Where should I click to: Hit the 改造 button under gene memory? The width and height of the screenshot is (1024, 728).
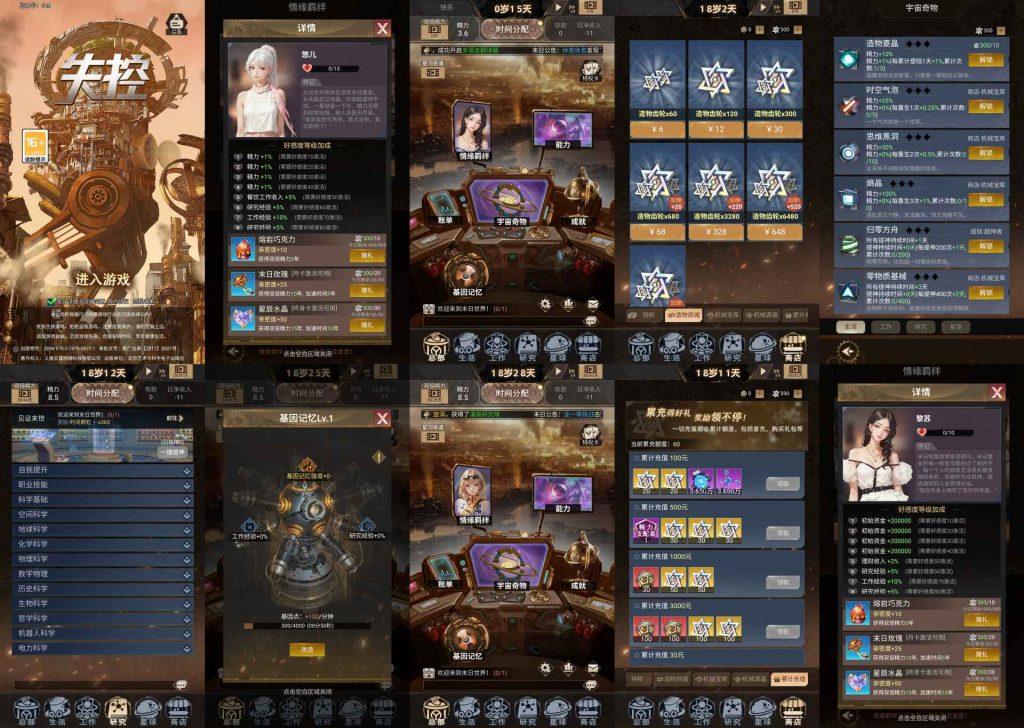(x=308, y=649)
